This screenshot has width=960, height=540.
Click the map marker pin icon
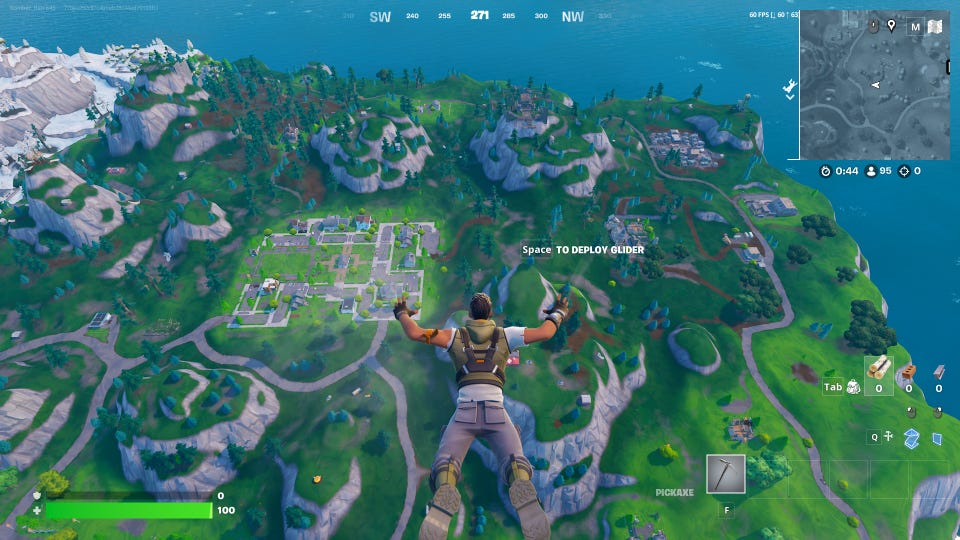coord(890,25)
